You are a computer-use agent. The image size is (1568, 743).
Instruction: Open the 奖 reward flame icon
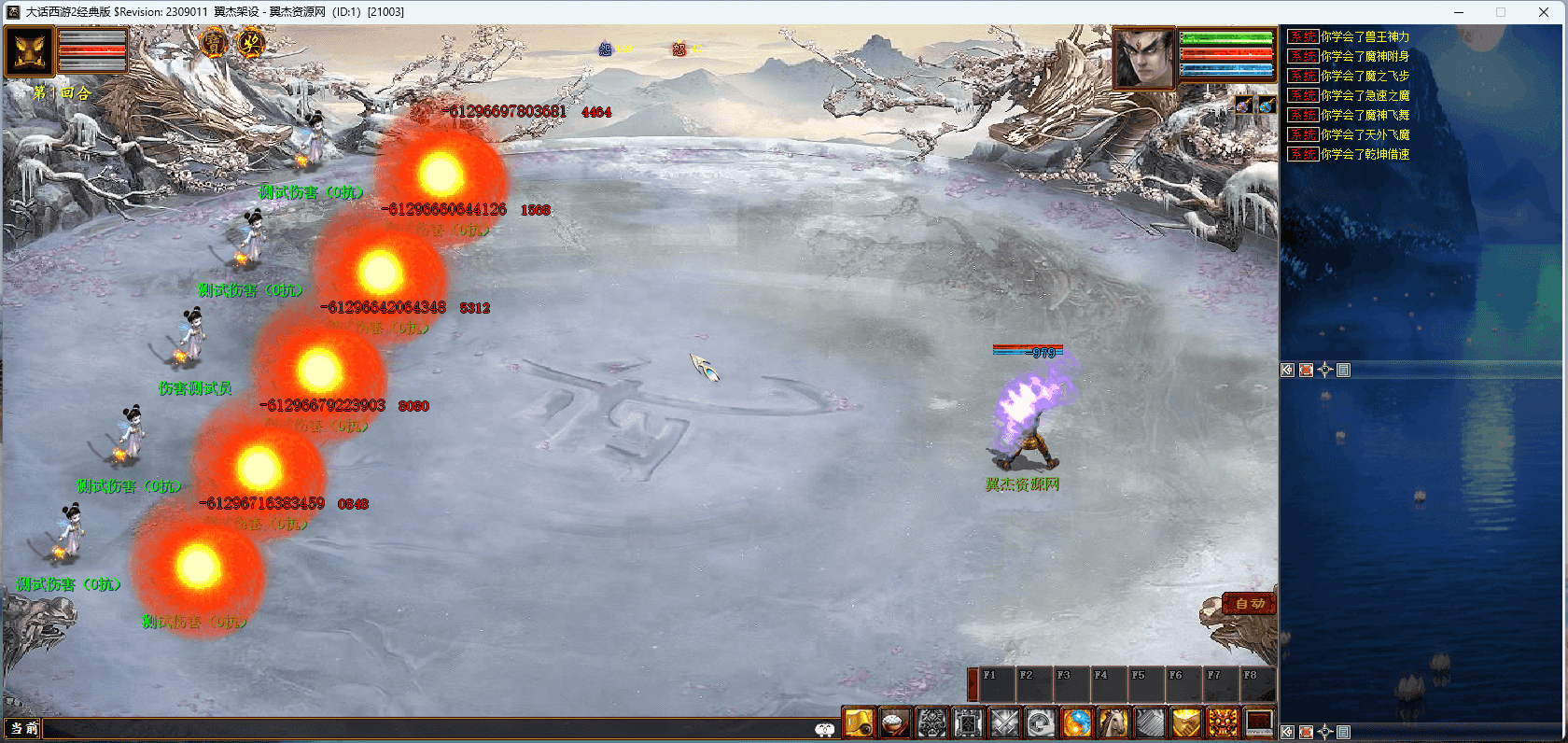coord(250,43)
